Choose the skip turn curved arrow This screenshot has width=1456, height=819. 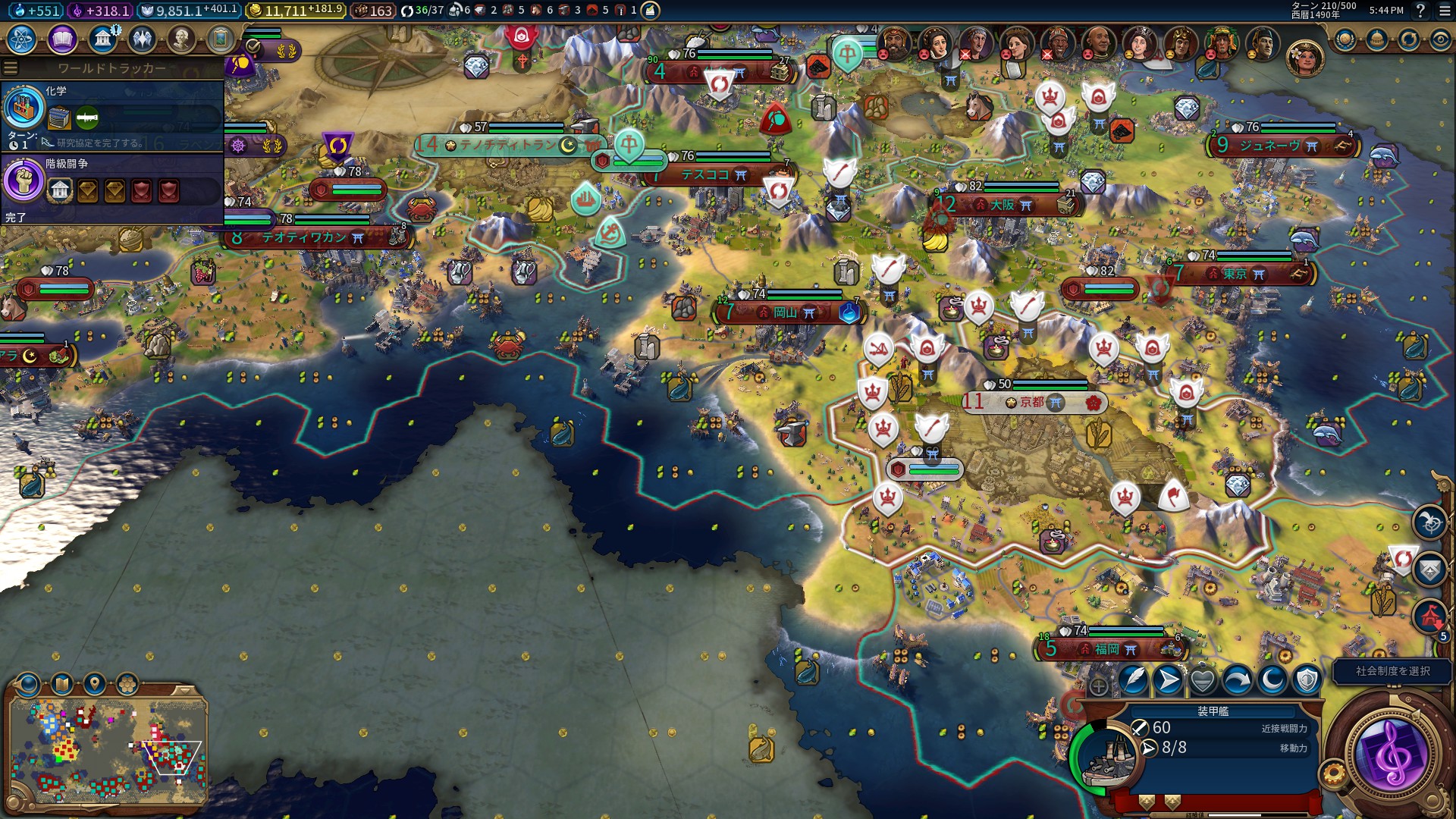(1238, 680)
